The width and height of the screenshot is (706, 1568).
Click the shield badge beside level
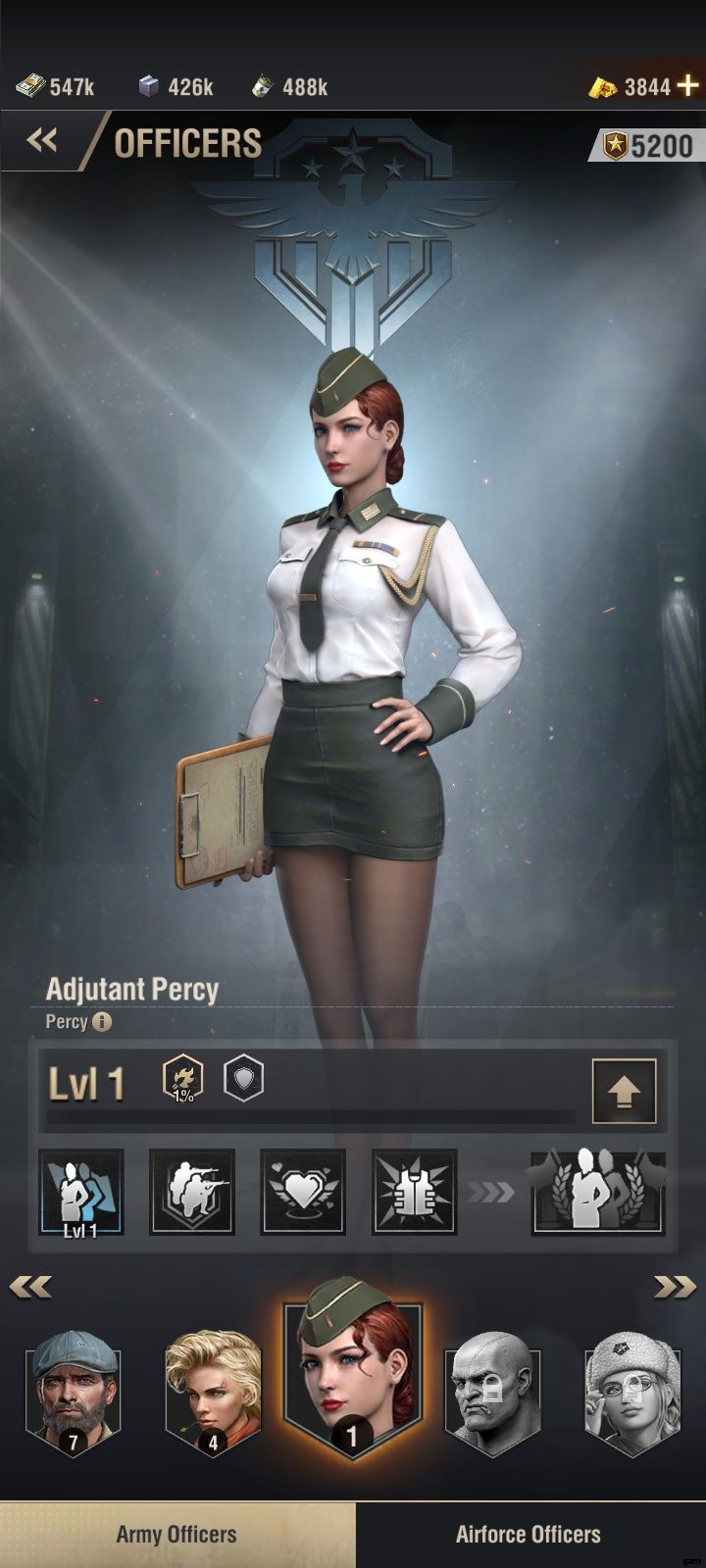[243, 1078]
